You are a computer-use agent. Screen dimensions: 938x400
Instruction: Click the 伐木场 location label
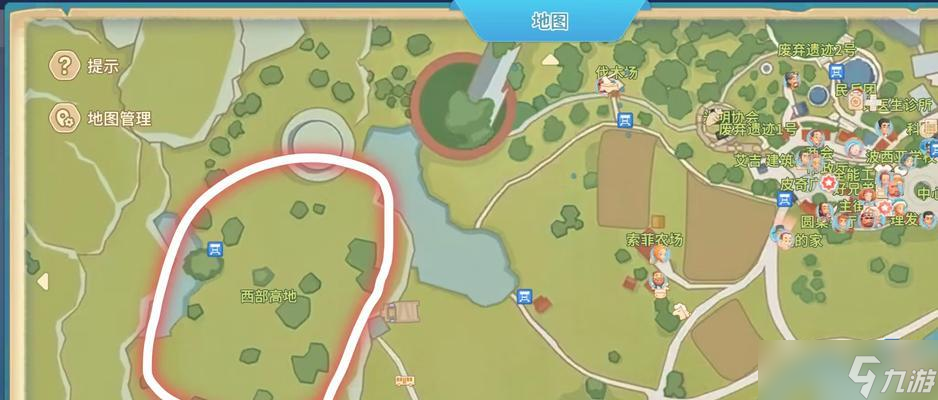616,72
